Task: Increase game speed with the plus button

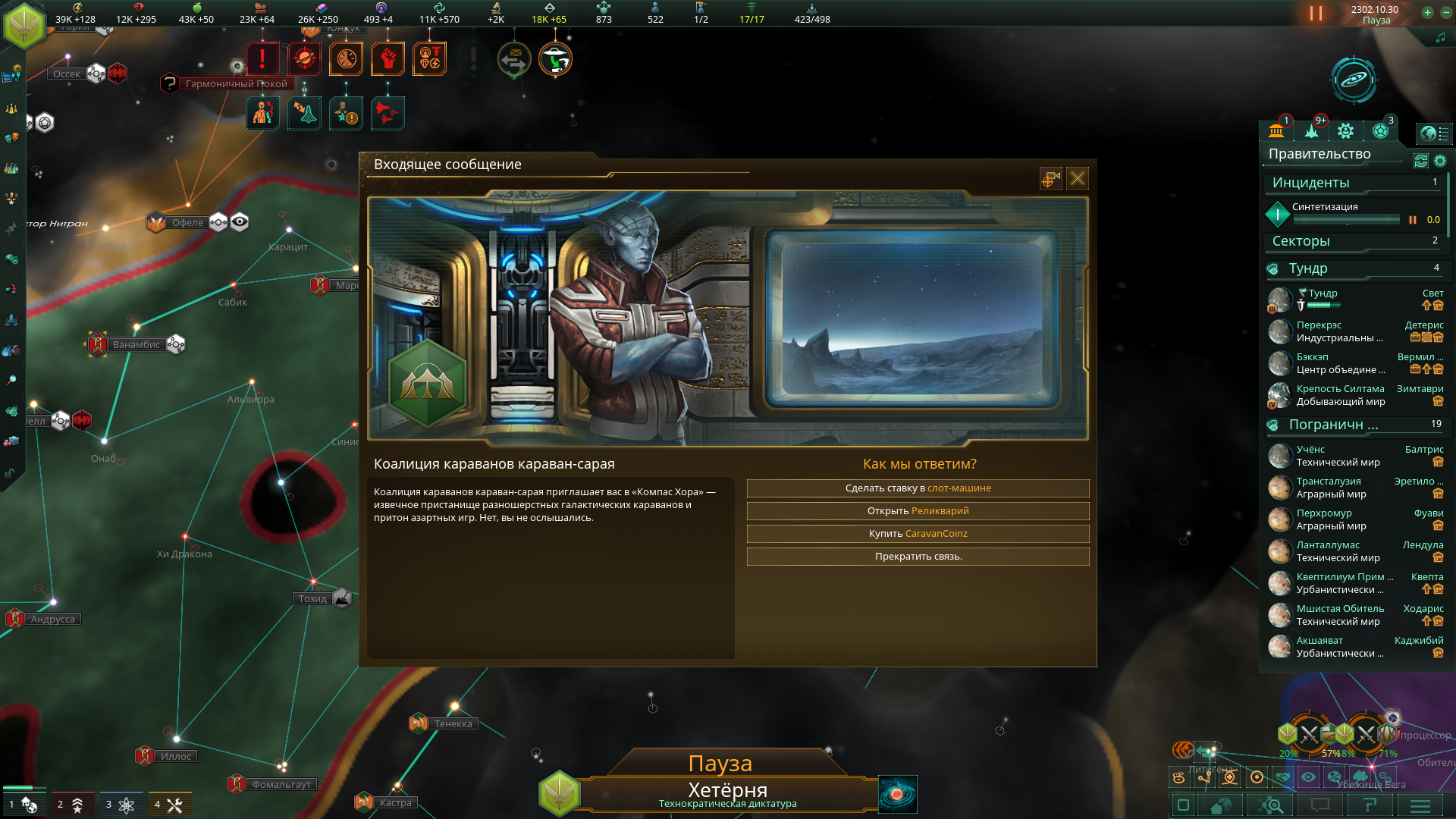Action: tap(1427, 12)
